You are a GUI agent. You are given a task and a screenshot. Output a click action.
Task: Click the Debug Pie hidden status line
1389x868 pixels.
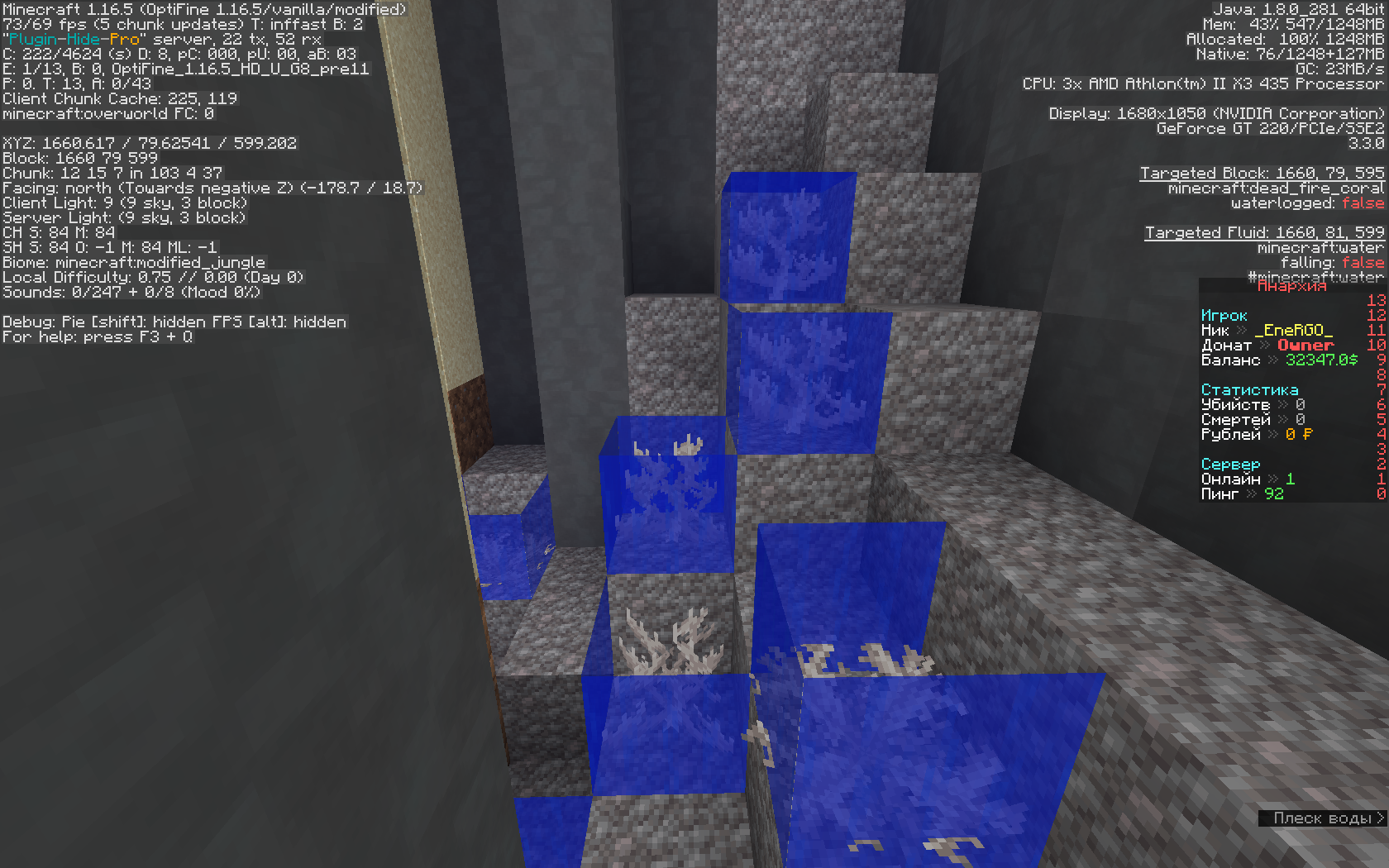(174, 322)
